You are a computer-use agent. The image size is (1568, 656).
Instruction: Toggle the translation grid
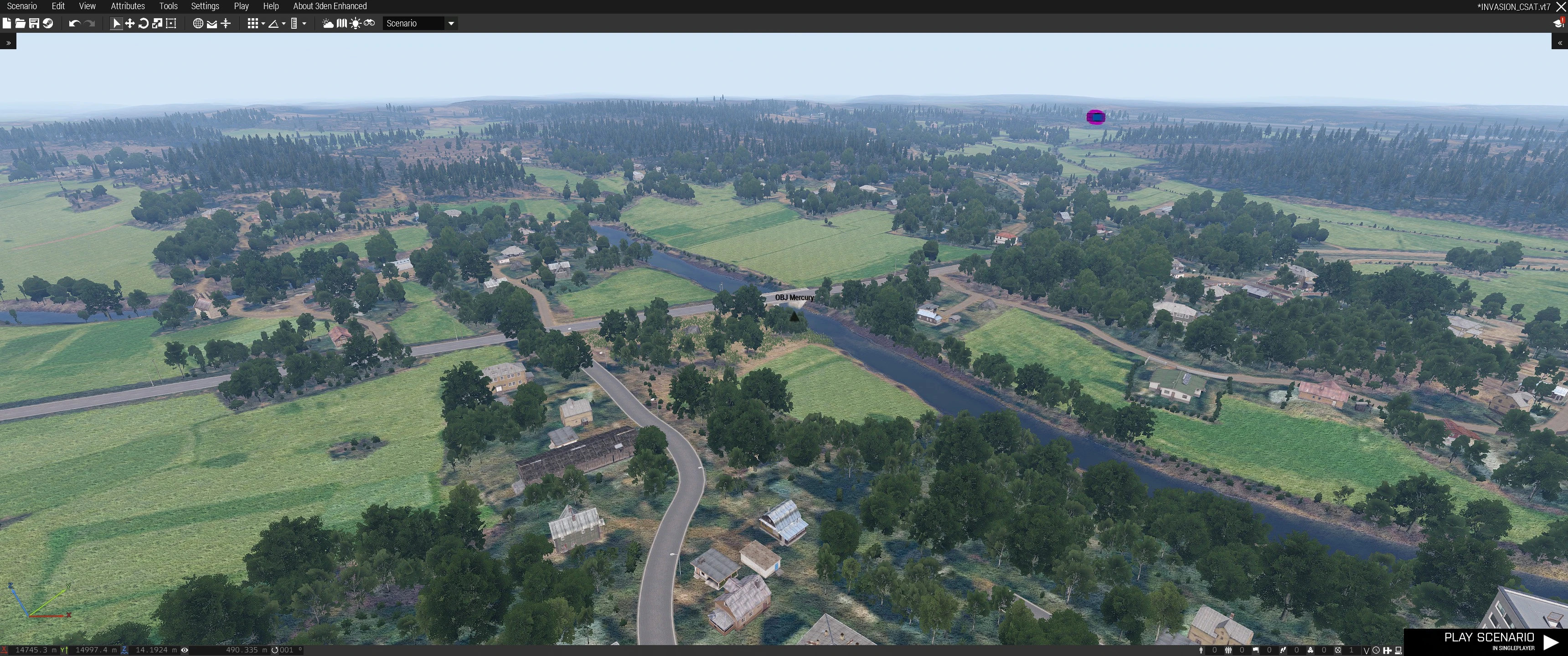(x=253, y=23)
